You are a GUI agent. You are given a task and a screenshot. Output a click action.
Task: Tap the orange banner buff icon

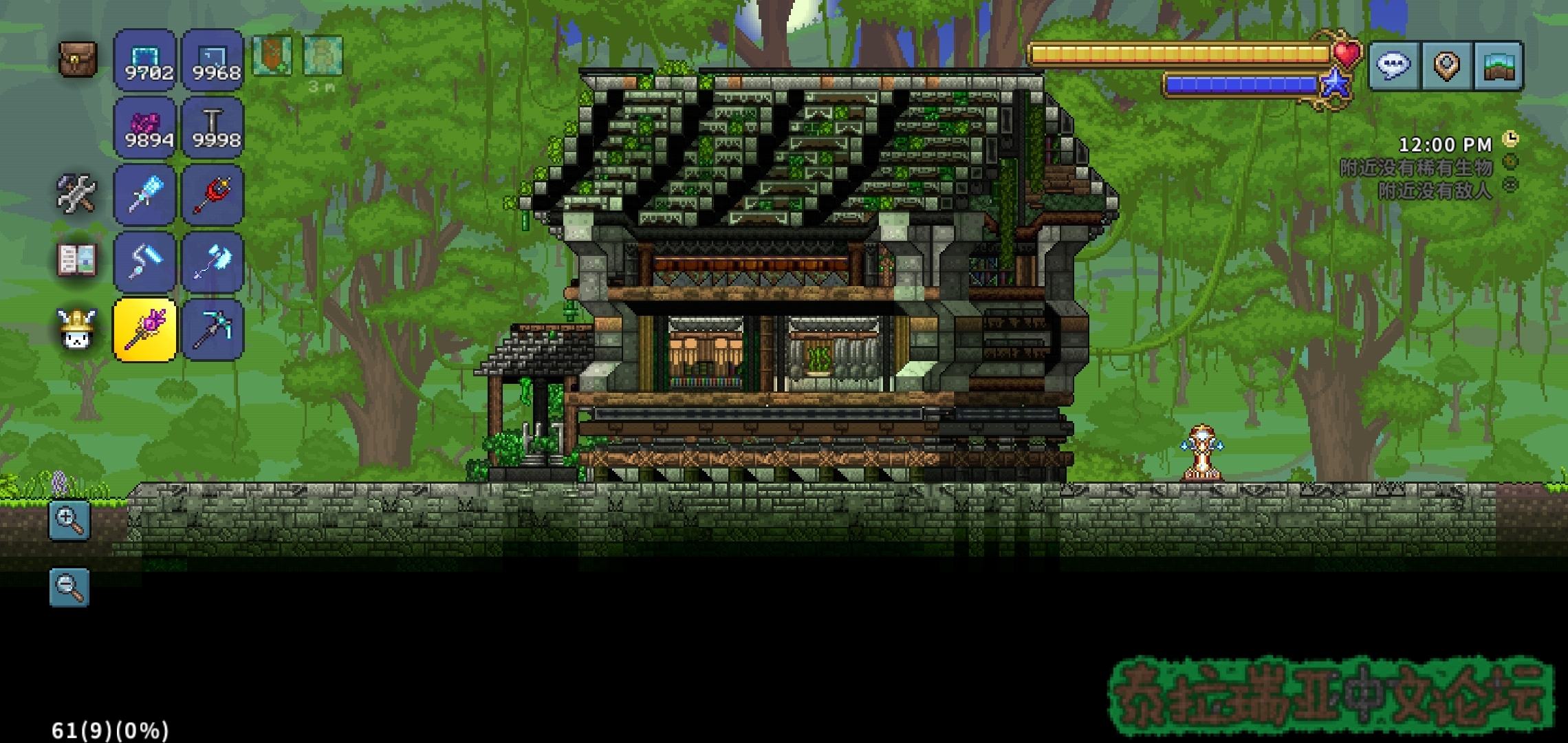tap(272, 55)
